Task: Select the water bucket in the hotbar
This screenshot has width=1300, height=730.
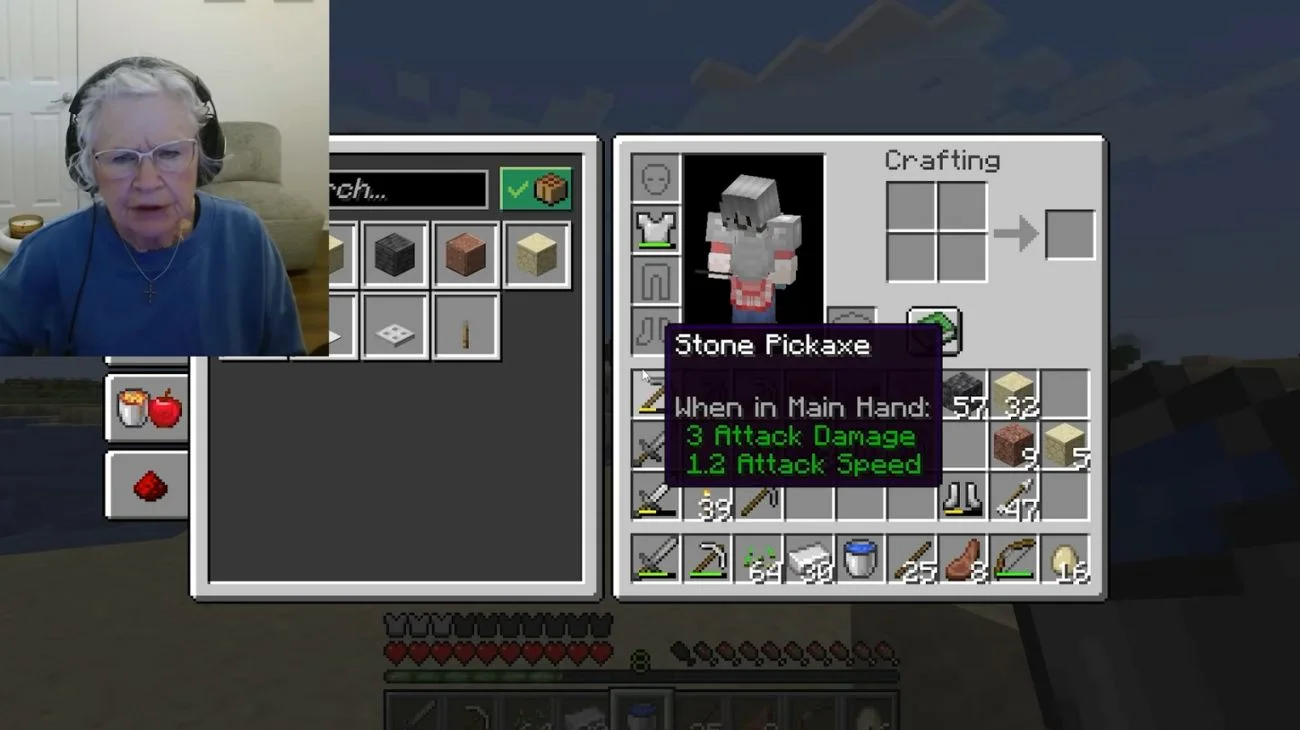Action: (x=860, y=559)
